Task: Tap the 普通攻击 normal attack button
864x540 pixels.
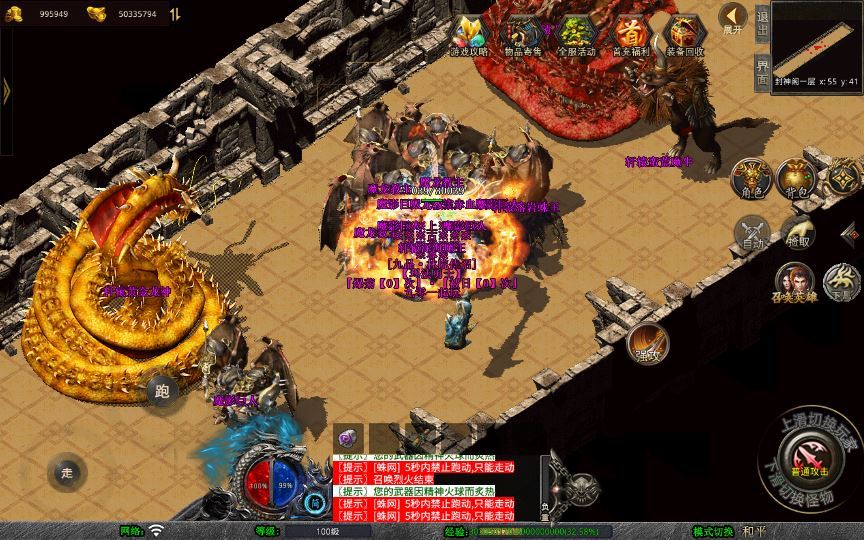Action: [x=811, y=458]
